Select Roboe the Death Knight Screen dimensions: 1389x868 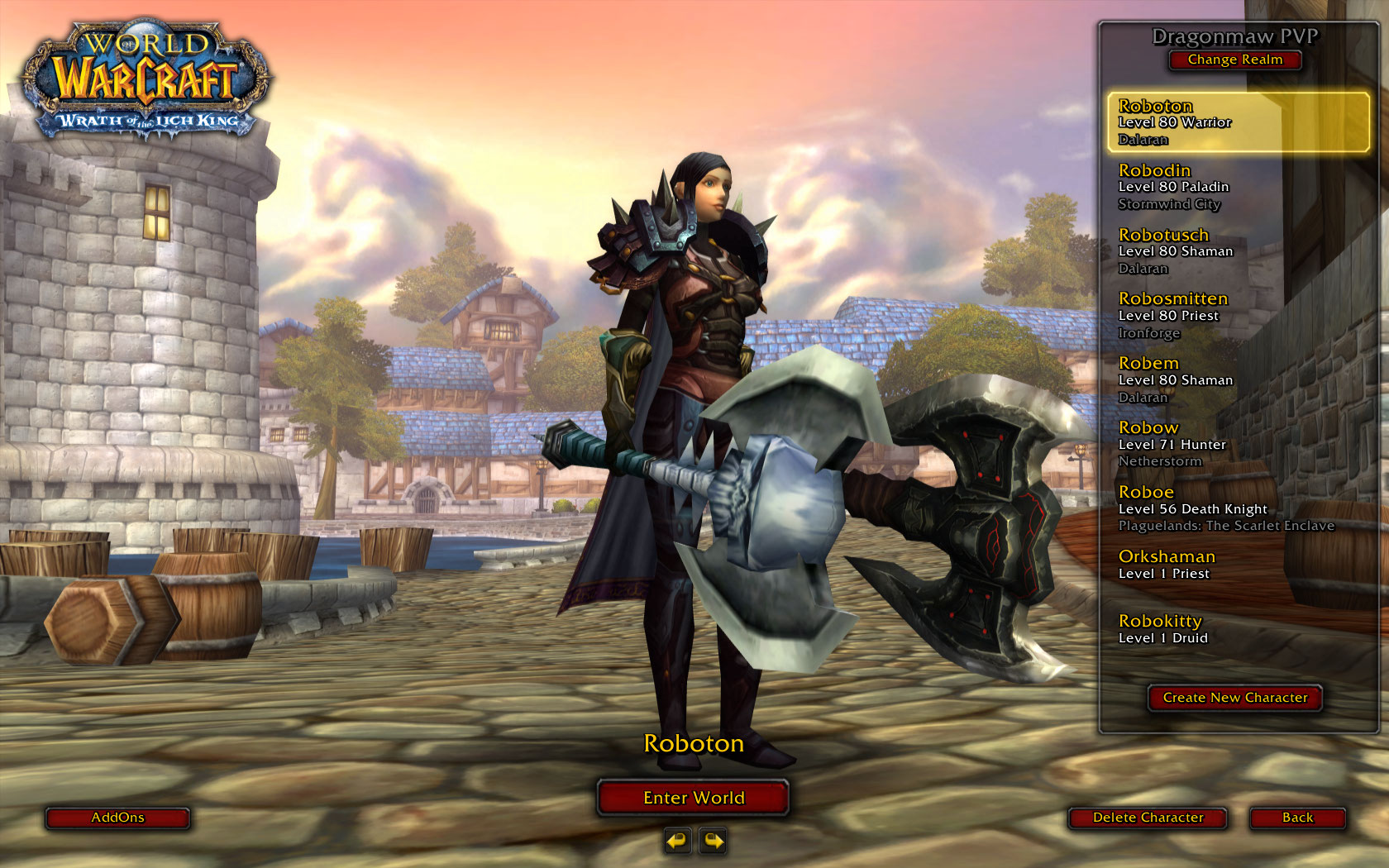coord(1238,508)
